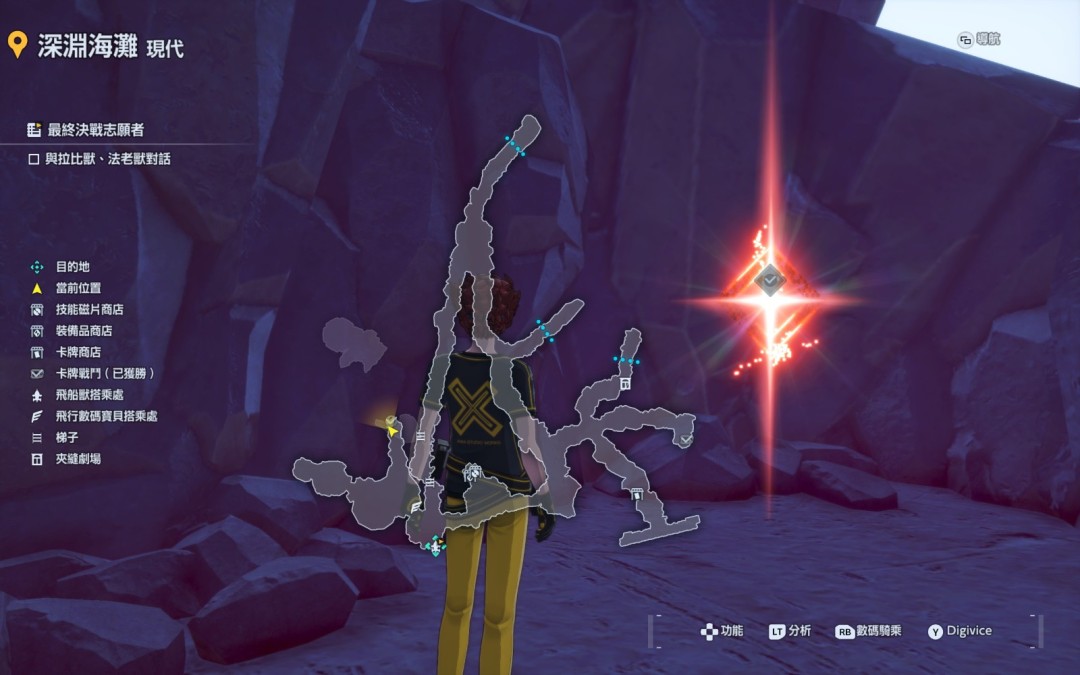The width and height of the screenshot is (1080, 675).
Task: Click the card battle won checkmark marker
Action: pyautogui.click(x=686, y=439)
